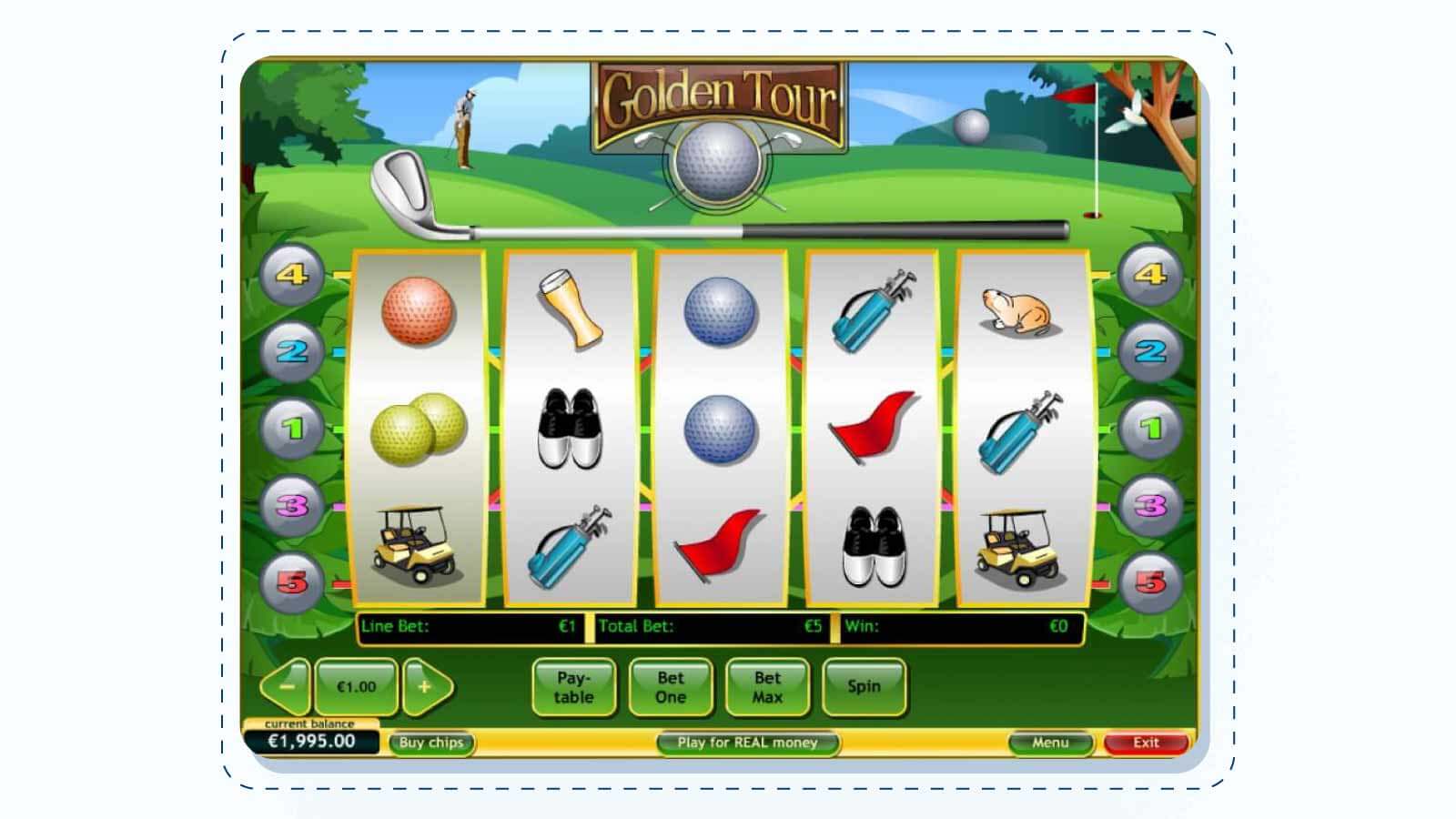1456x819 pixels.
Task: Increase coin value with the plus arrow
Action: click(x=425, y=687)
